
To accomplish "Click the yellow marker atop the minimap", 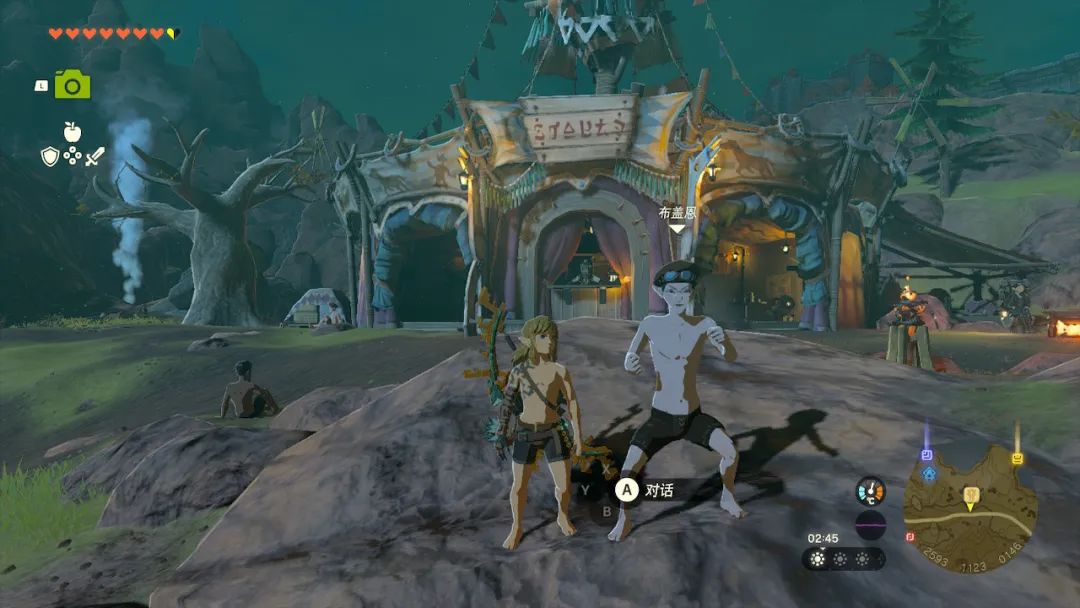I will point(1017,458).
